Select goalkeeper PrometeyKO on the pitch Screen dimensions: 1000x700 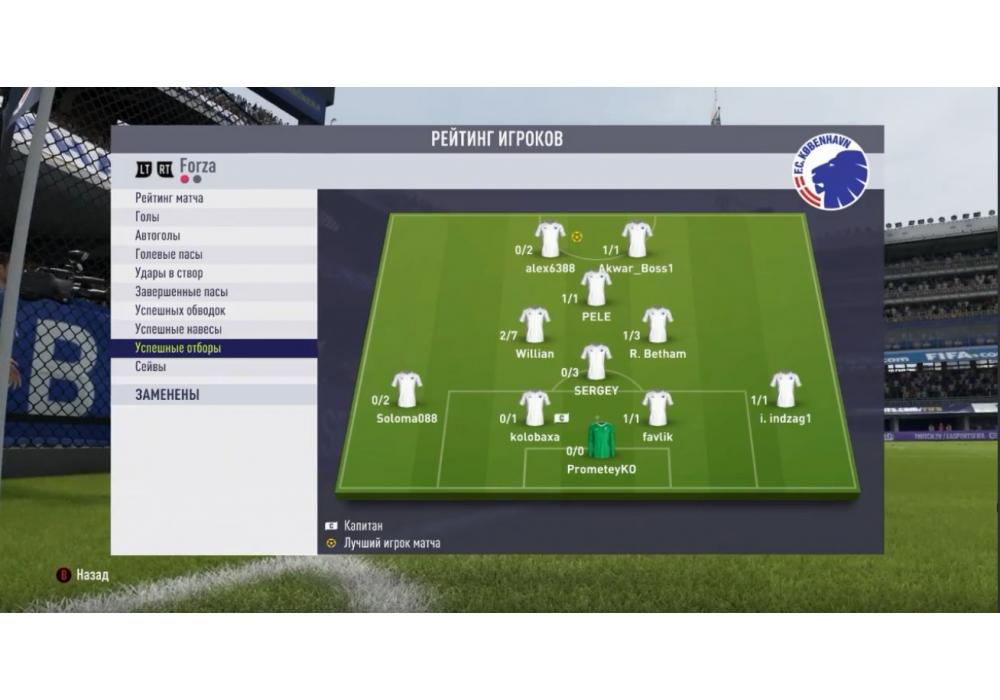[x=601, y=441]
